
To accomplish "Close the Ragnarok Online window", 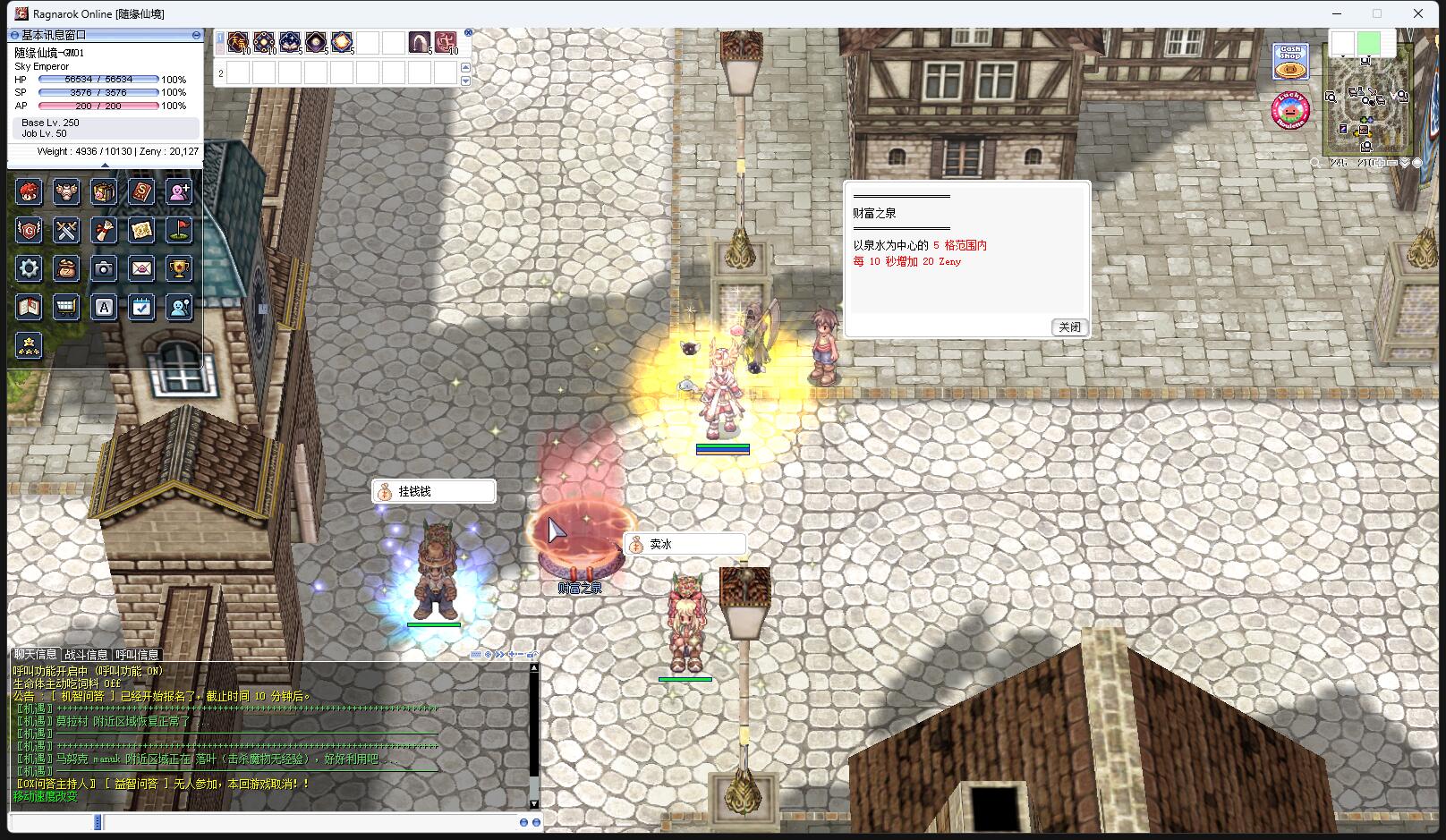I will (1418, 13).
